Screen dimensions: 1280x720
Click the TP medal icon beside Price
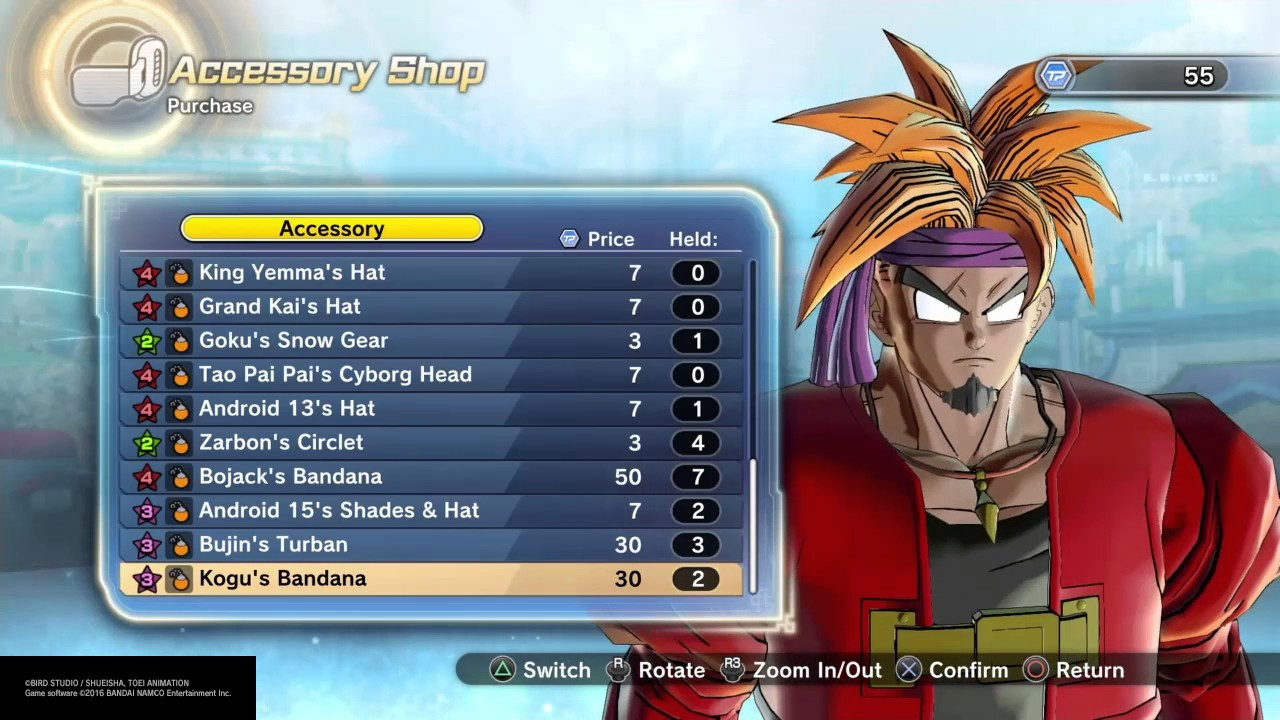pyautogui.click(x=569, y=239)
